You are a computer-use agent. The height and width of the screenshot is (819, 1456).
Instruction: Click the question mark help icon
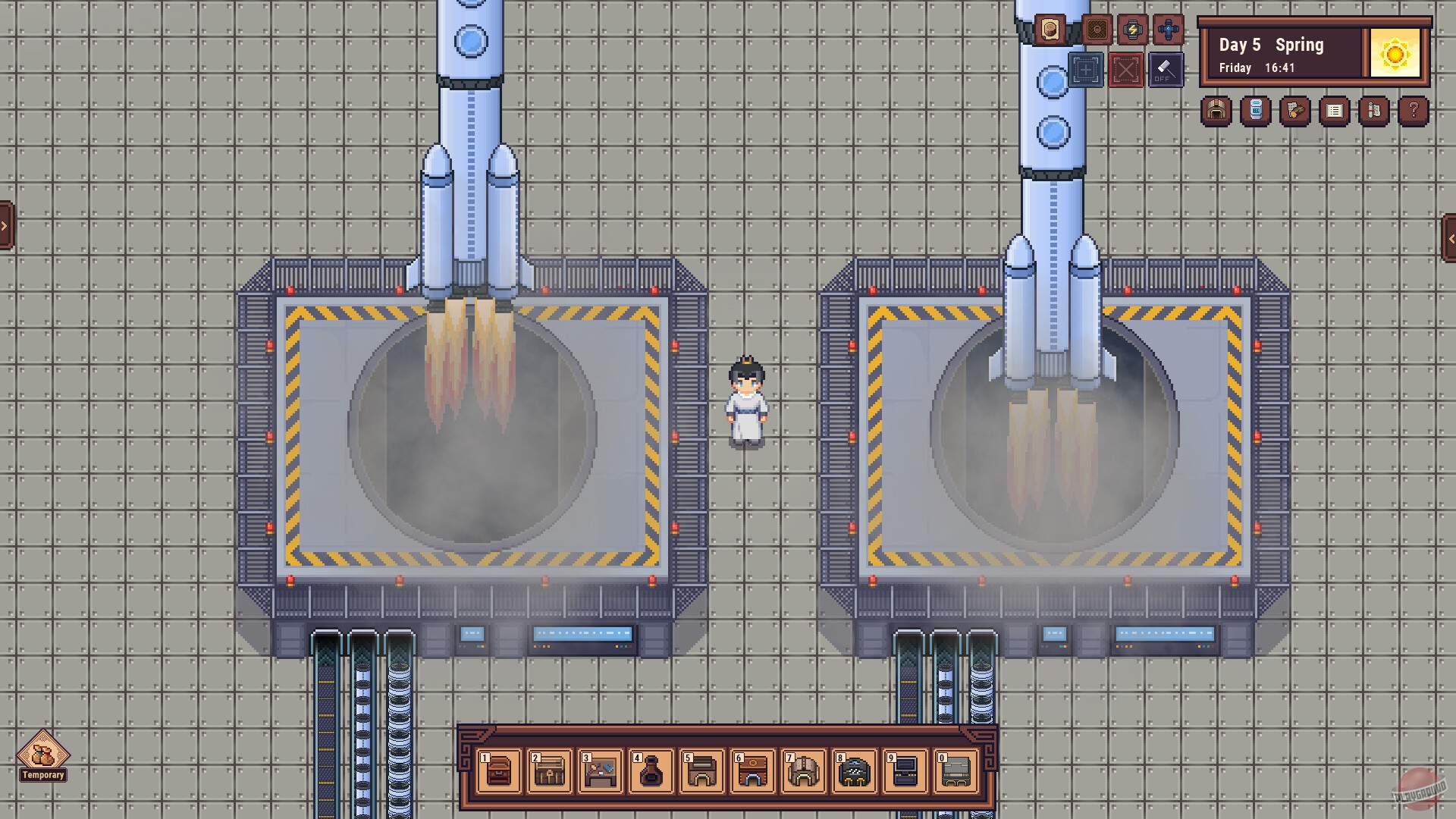coord(1412,110)
